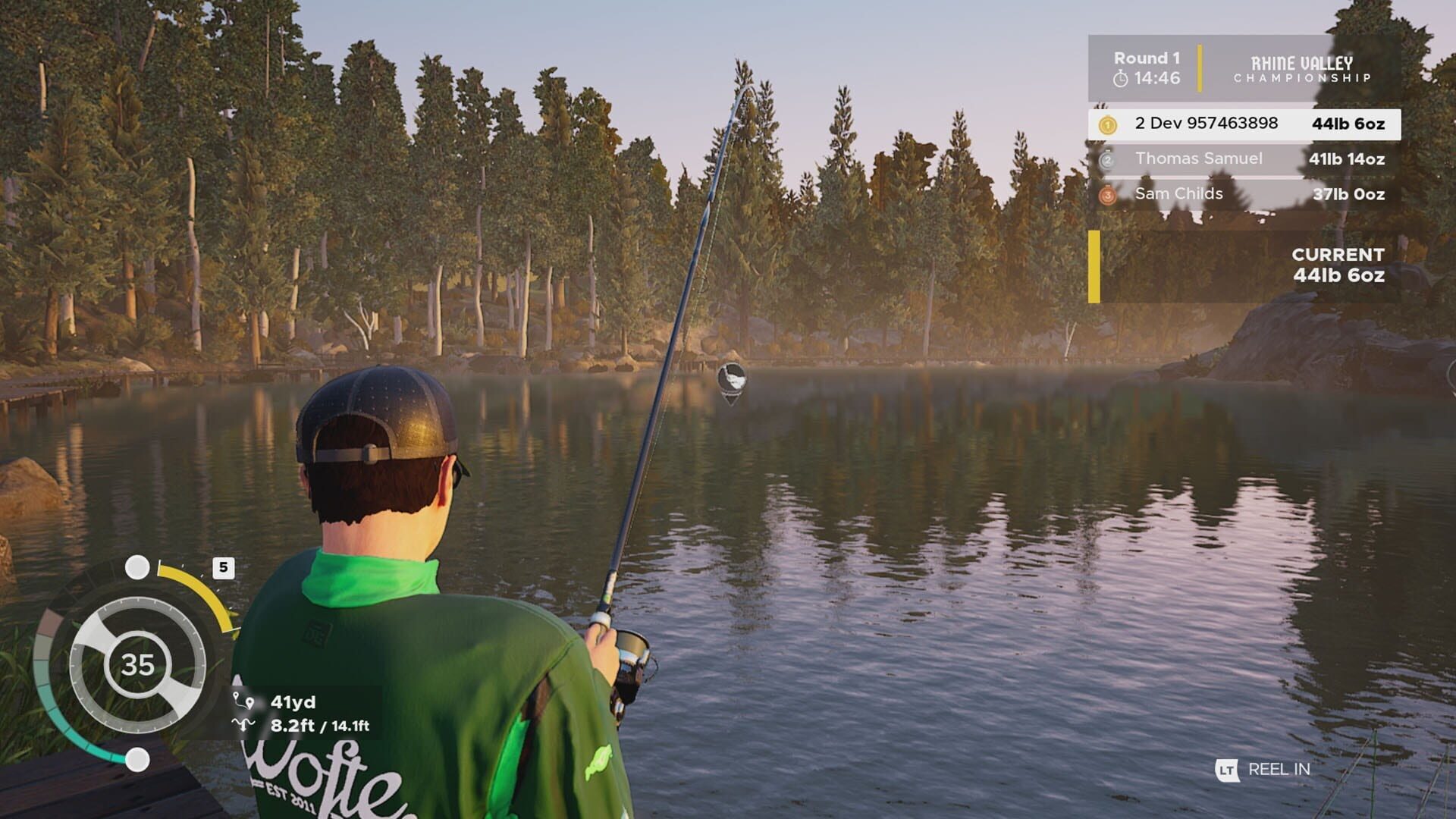Tap the bronze medal icon beside Sam Childs
Screen dimensions: 1456x819
[x=1108, y=194]
